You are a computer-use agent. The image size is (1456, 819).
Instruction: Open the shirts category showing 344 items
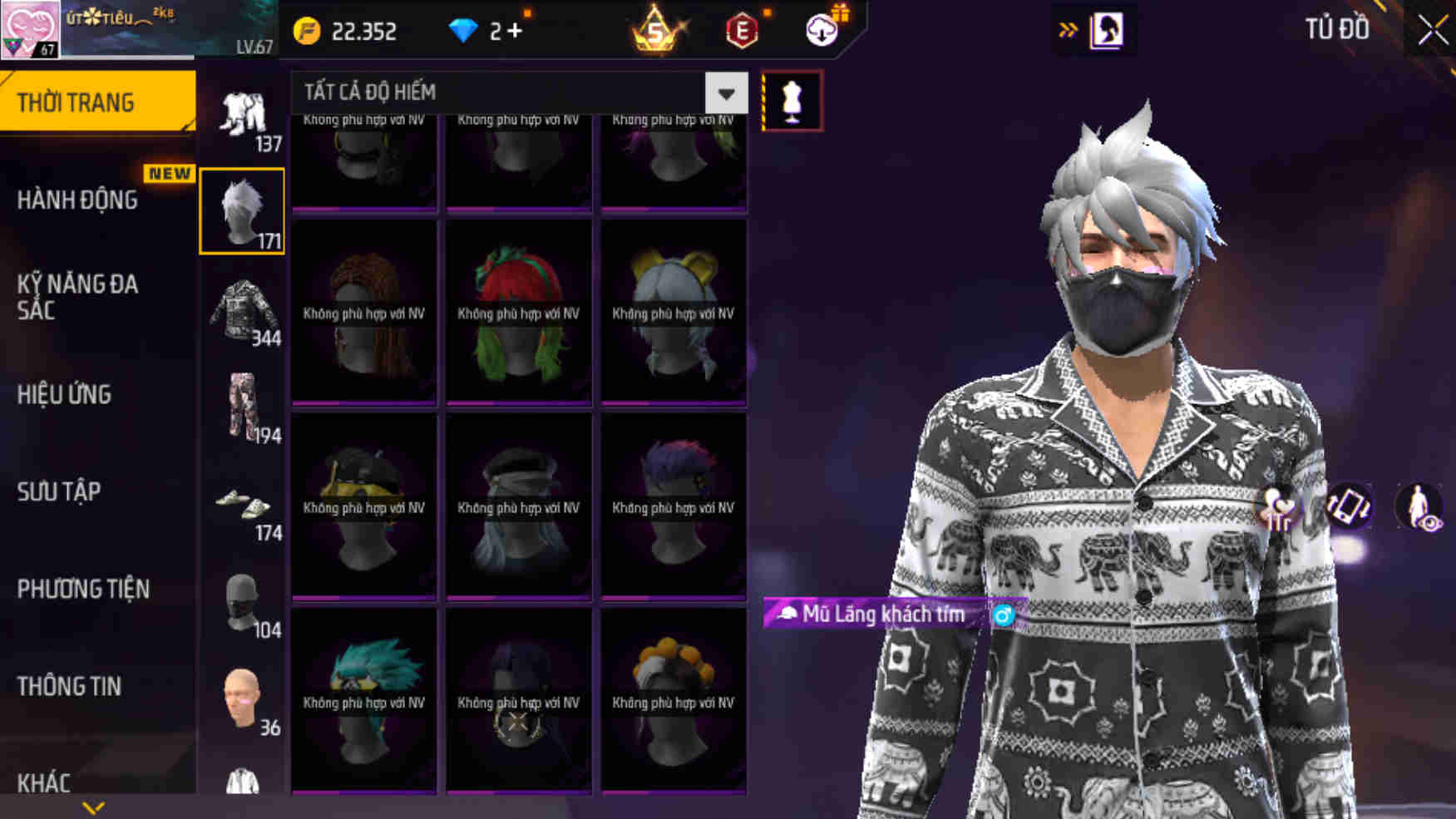[x=245, y=312]
